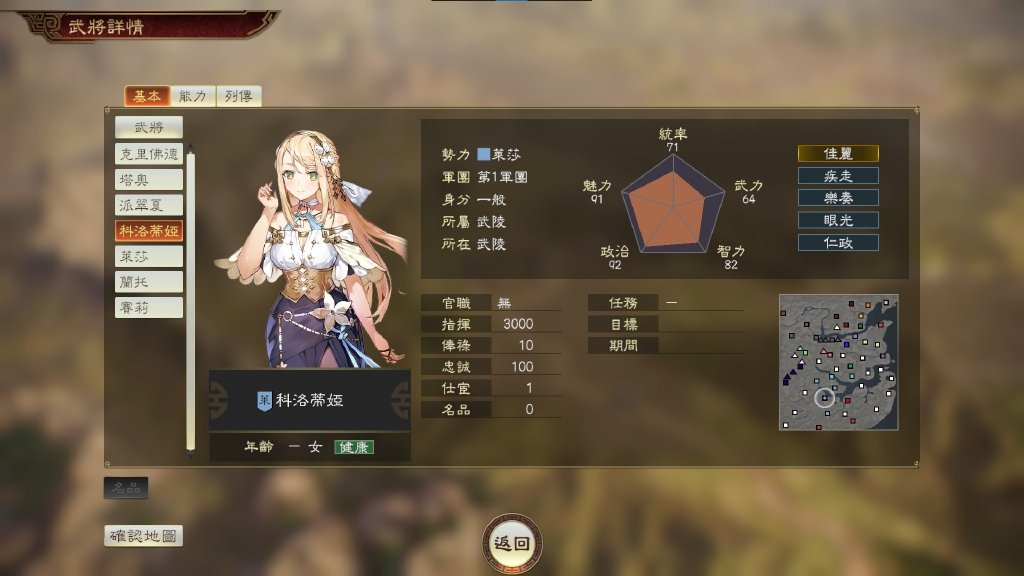Click the 武將 list header button
Viewport: 1024px width, 576px height.
tap(149, 127)
